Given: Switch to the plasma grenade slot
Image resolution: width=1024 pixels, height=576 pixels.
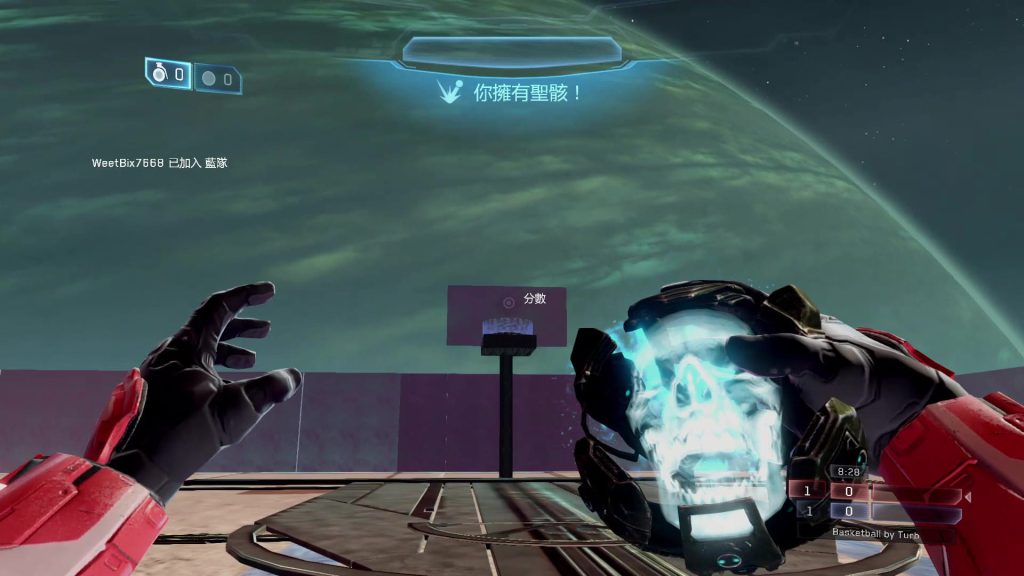Looking at the screenshot, I should click(218, 78).
